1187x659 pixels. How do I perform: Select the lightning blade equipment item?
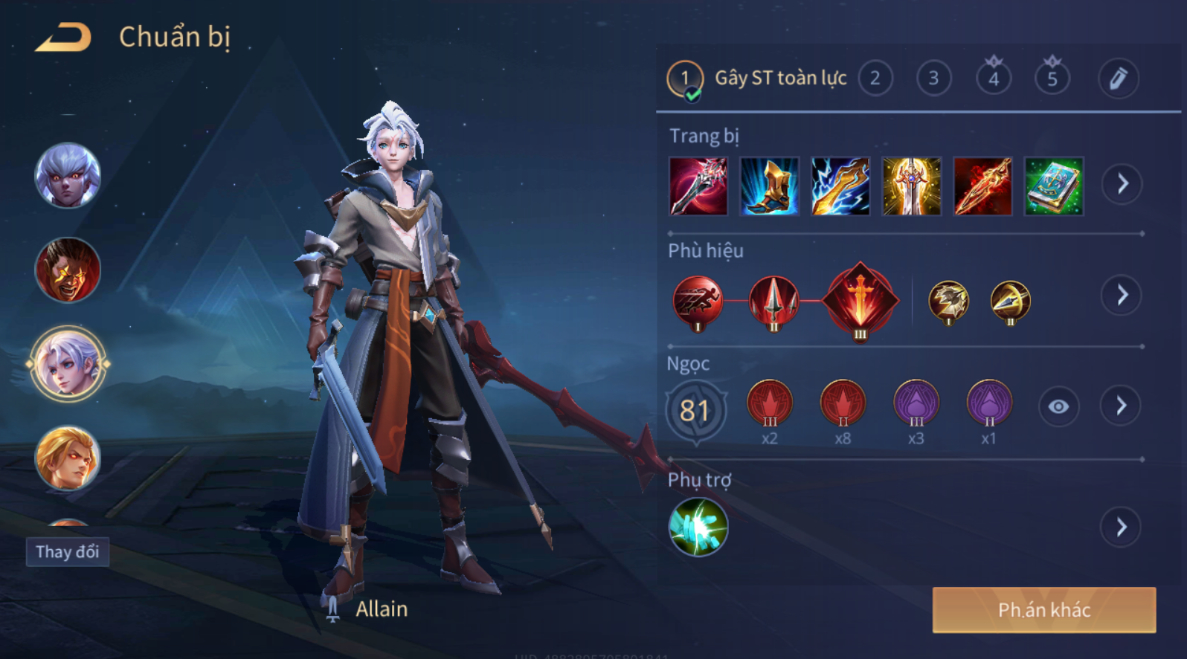(840, 186)
